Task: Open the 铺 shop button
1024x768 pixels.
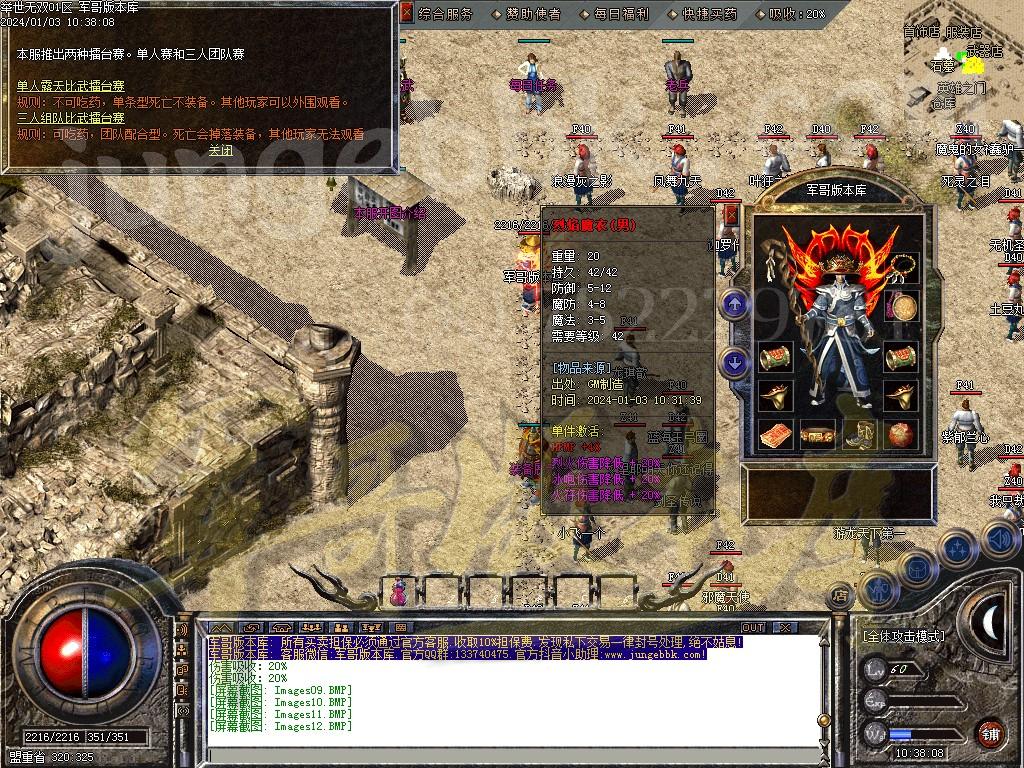Action: (x=990, y=733)
